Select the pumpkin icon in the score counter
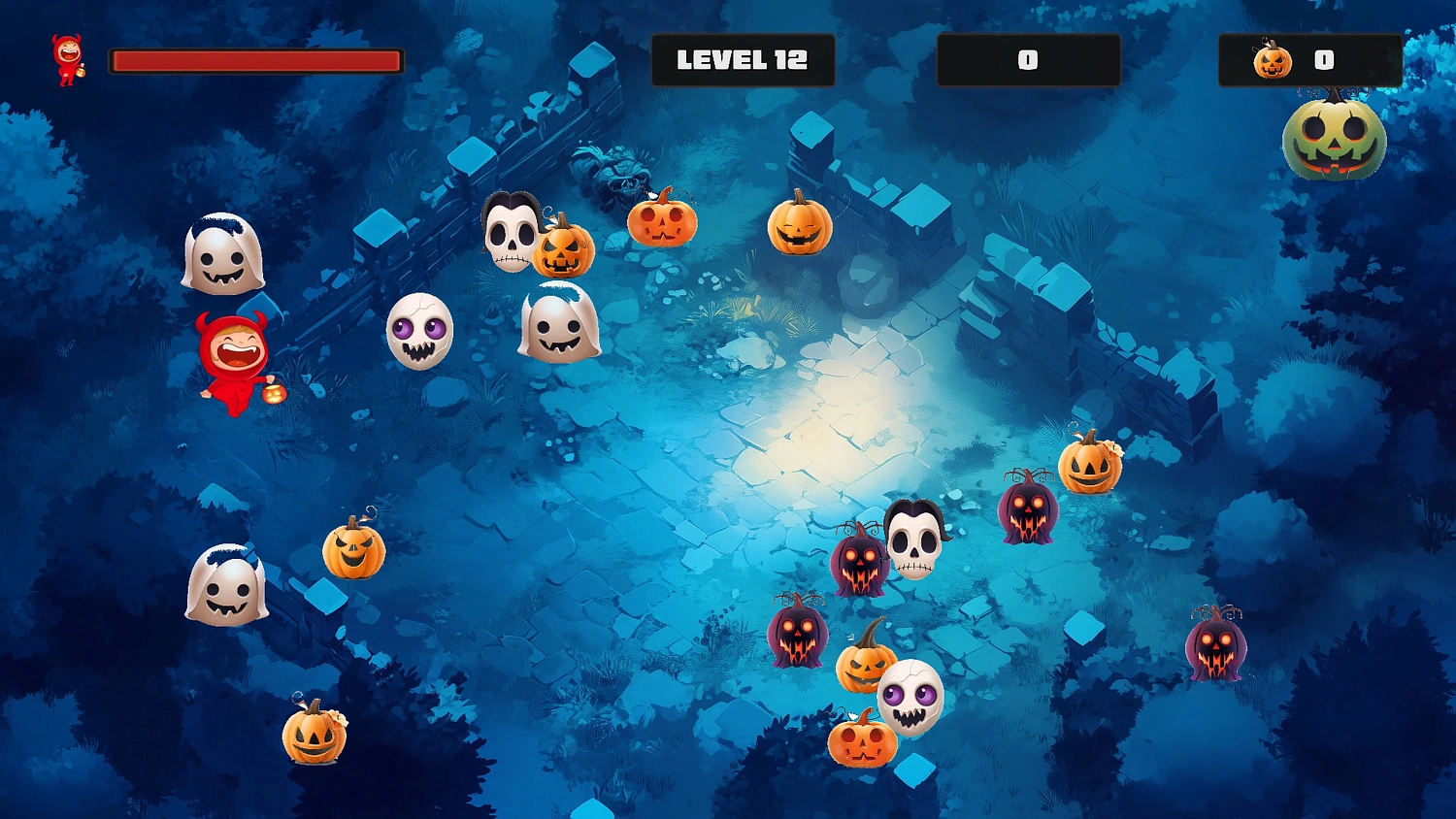The width and height of the screenshot is (1456, 819). [x=1272, y=60]
